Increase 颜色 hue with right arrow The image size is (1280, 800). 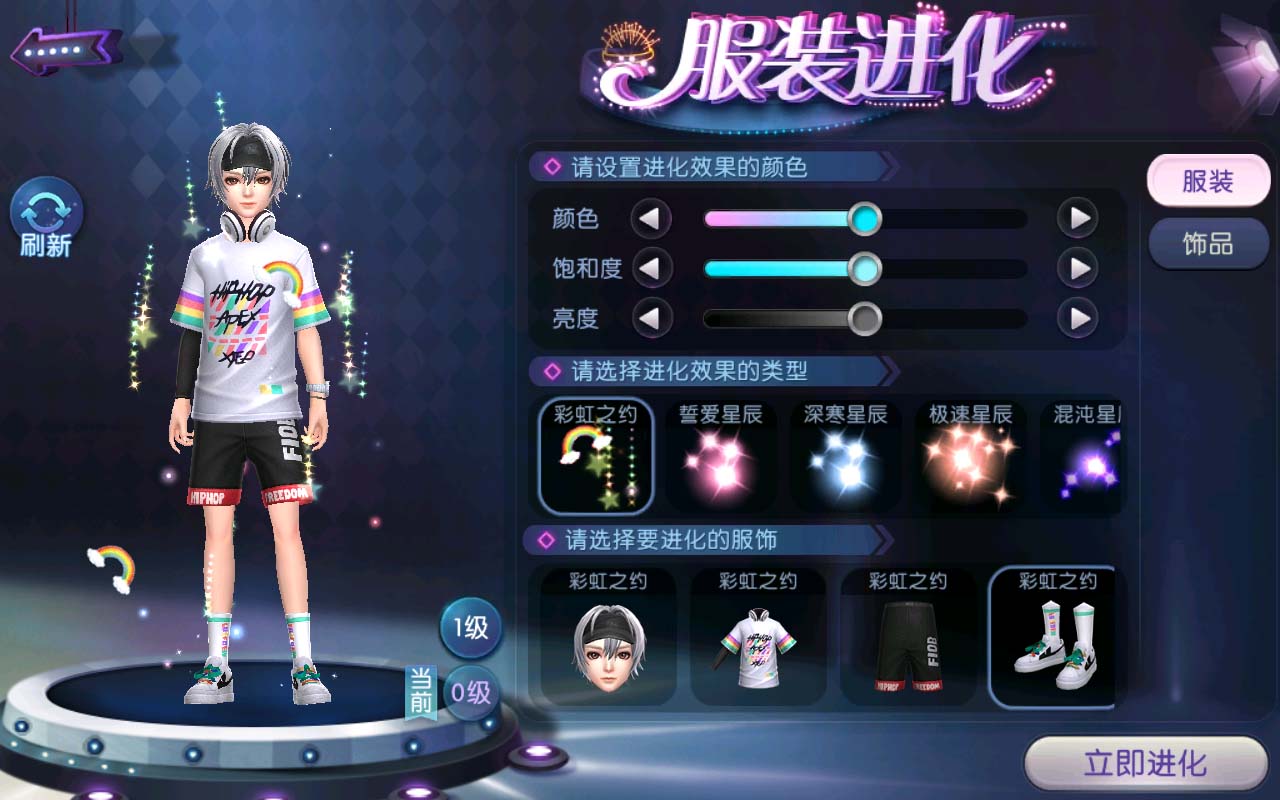[1078, 218]
